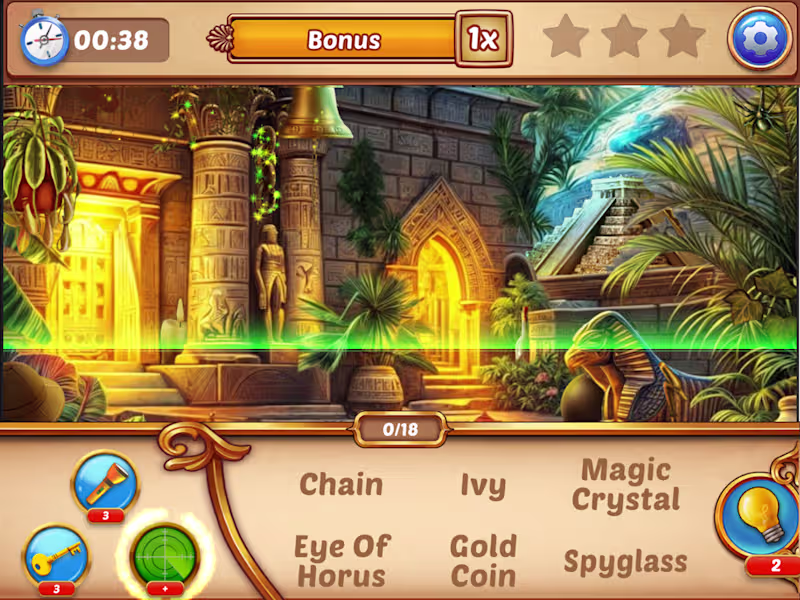Activate the flashlight power-up
The image size is (800, 600).
105,485
